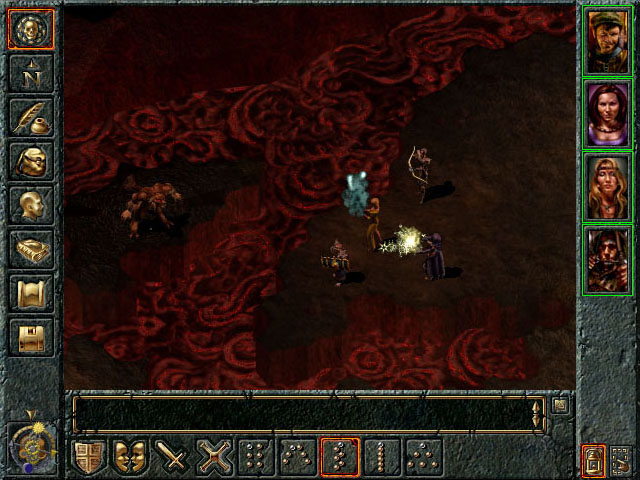Select the man in green cap portrait
This screenshot has height=480, width=640.
point(607,40)
